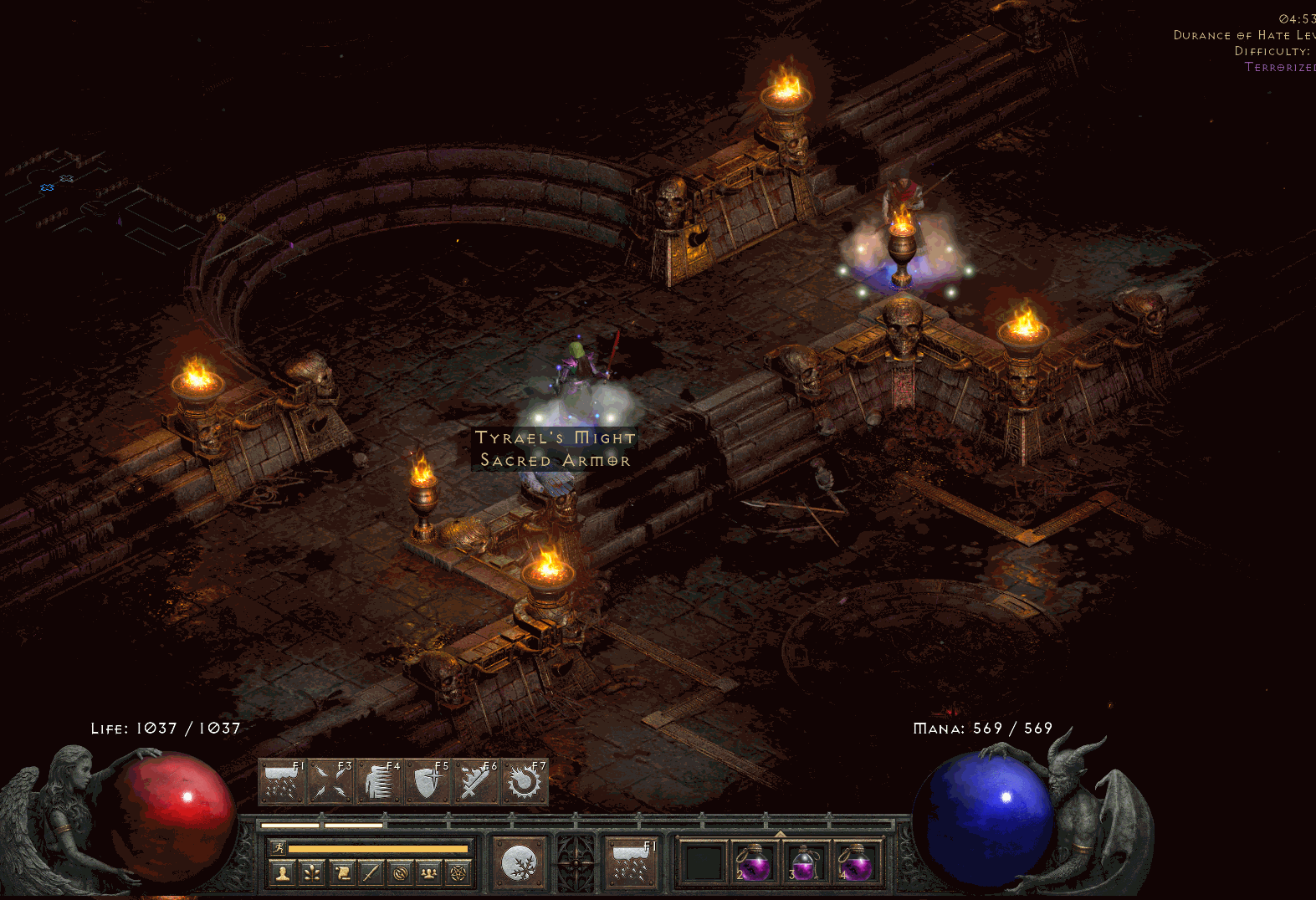Image resolution: width=1316 pixels, height=900 pixels.
Task: Select the F5 shield with sparkle skill
Action: click(x=428, y=782)
